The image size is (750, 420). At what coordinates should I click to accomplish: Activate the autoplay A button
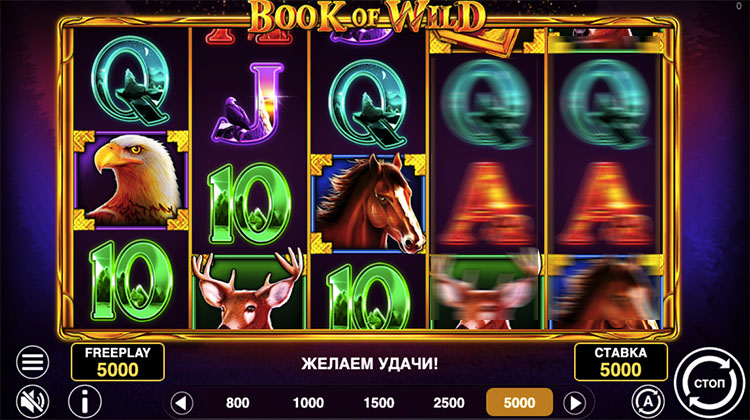tap(649, 402)
